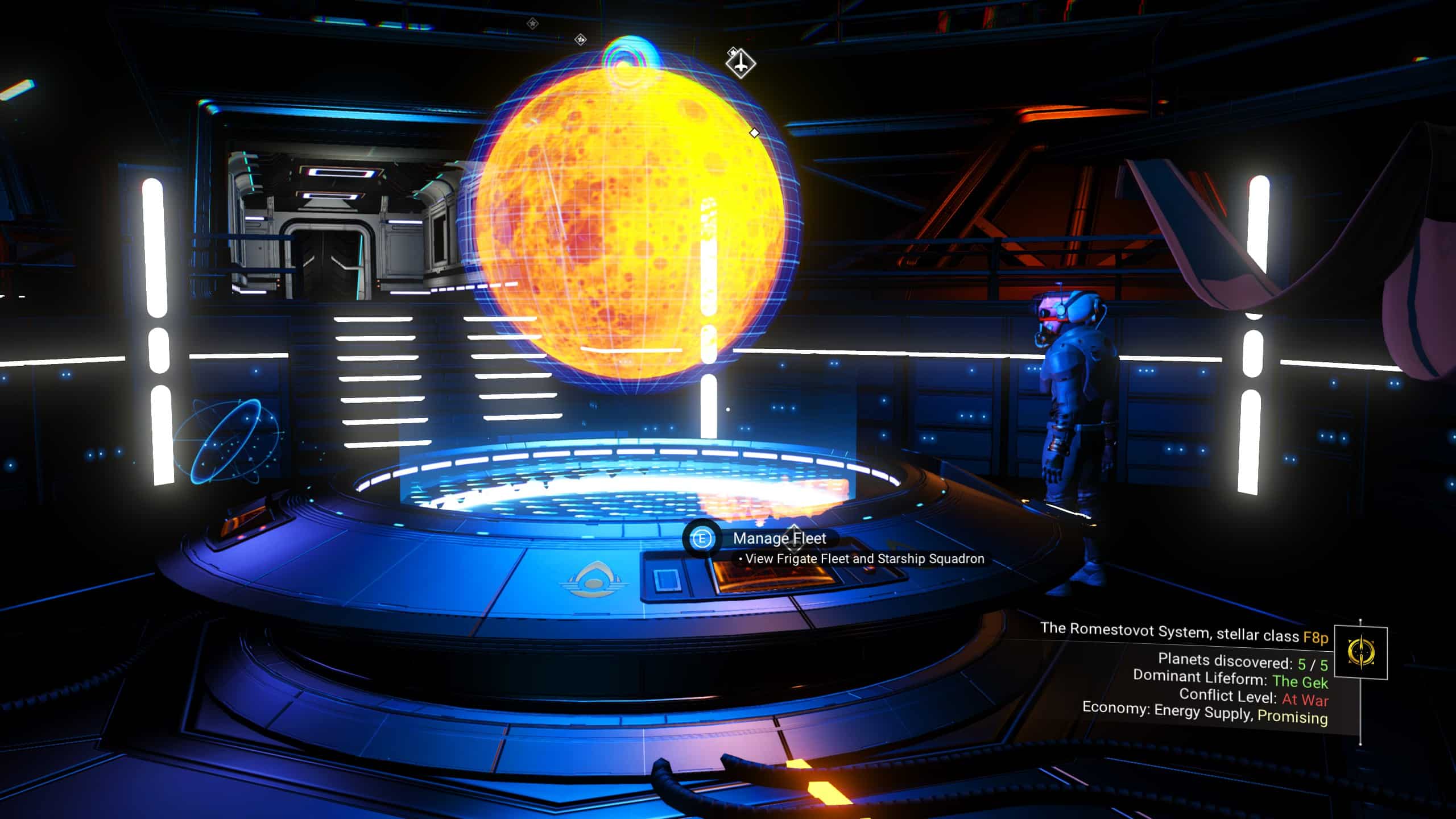Select the faded star marker above the sun

[580, 39]
